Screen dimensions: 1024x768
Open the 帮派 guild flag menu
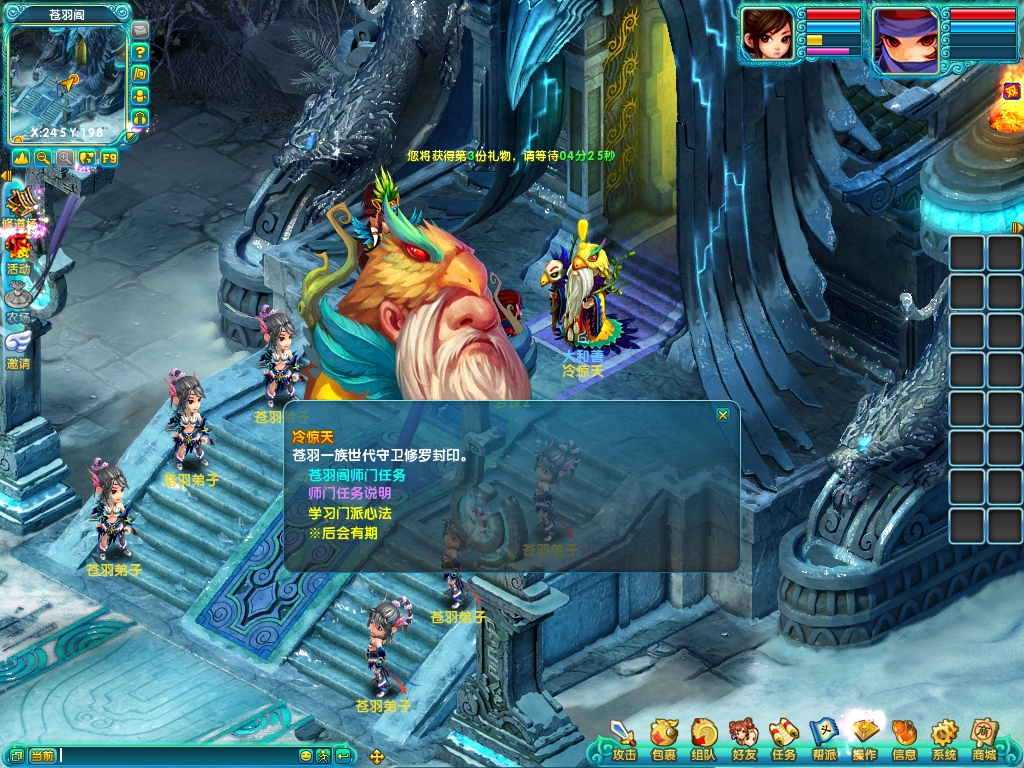coord(823,741)
